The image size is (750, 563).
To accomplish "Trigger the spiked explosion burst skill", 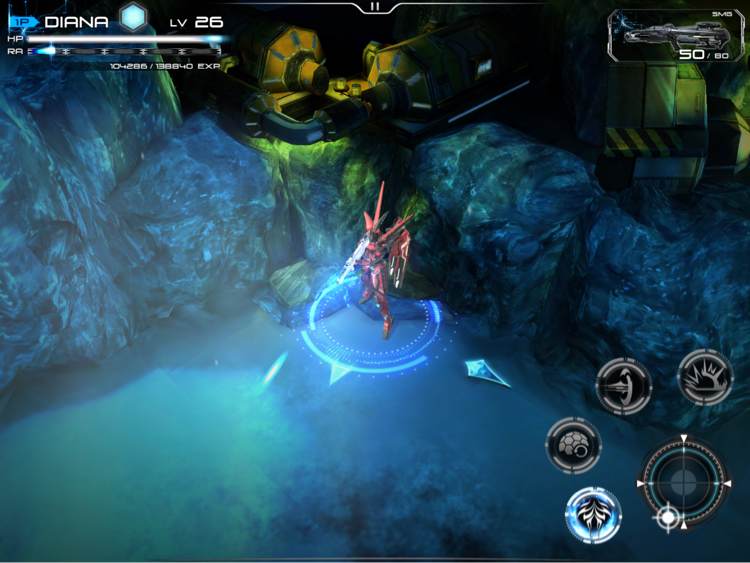I will pos(705,377).
